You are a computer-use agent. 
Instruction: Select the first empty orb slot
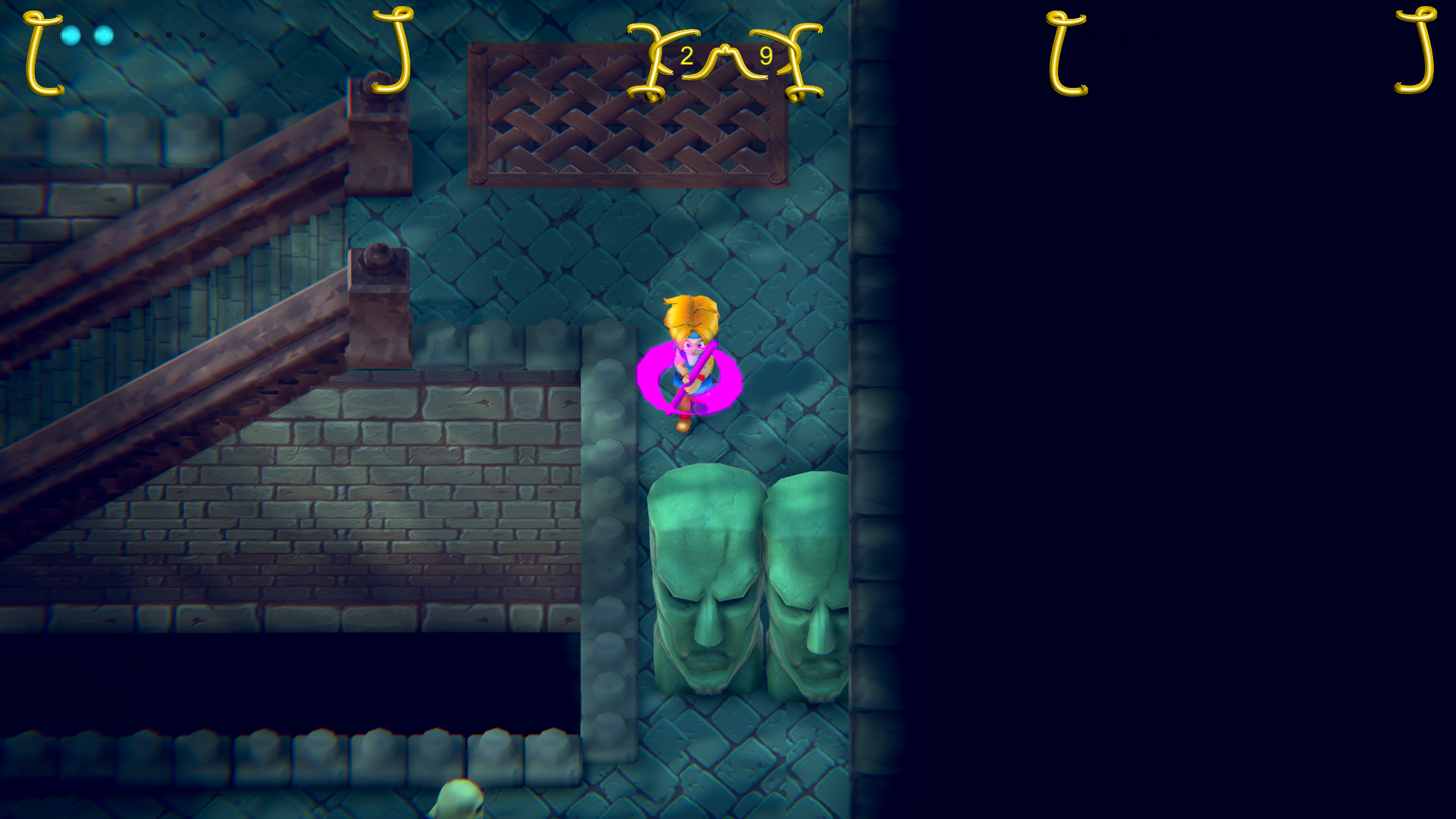point(136,35)
